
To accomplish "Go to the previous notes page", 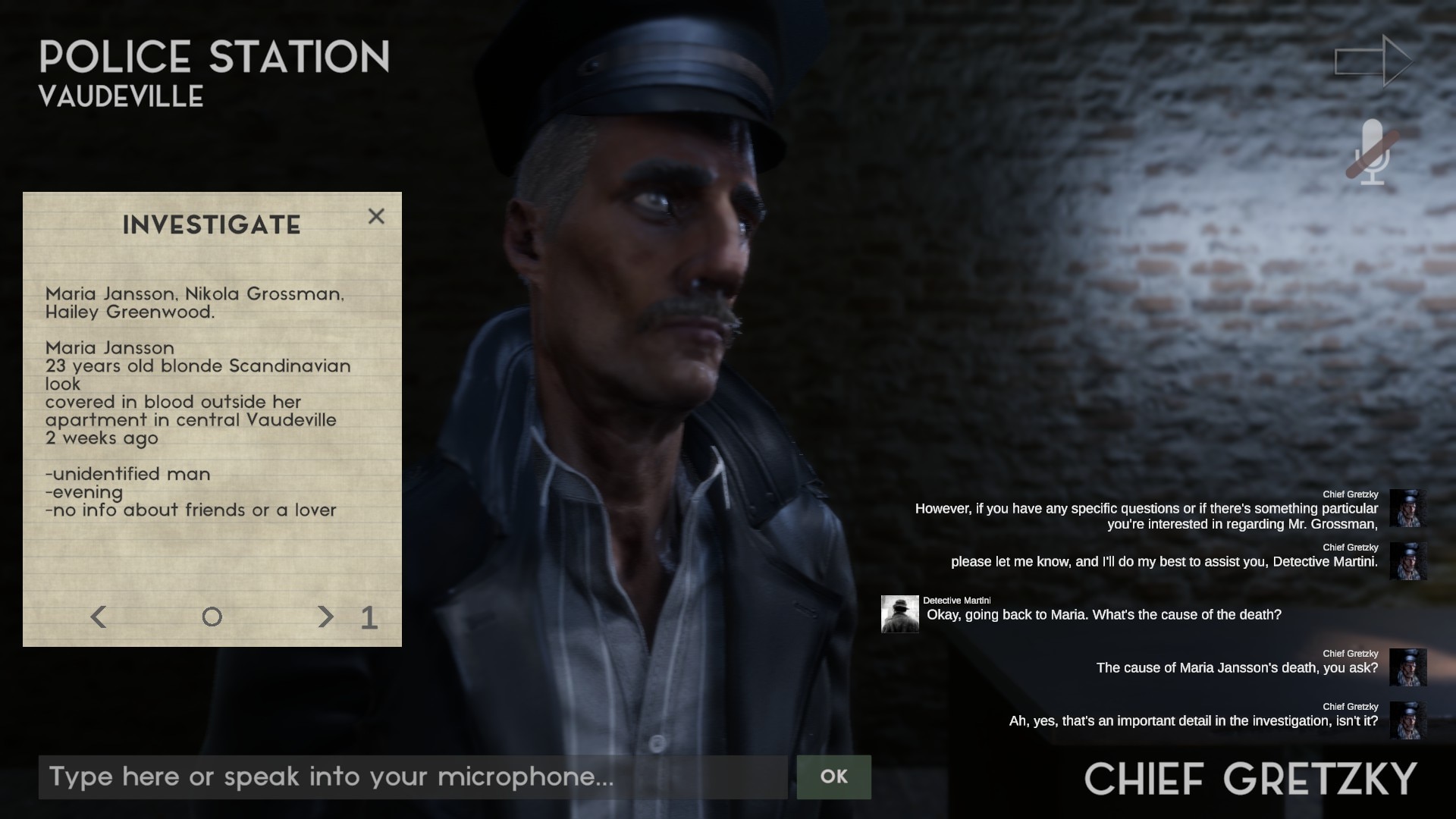I will 99,617.
